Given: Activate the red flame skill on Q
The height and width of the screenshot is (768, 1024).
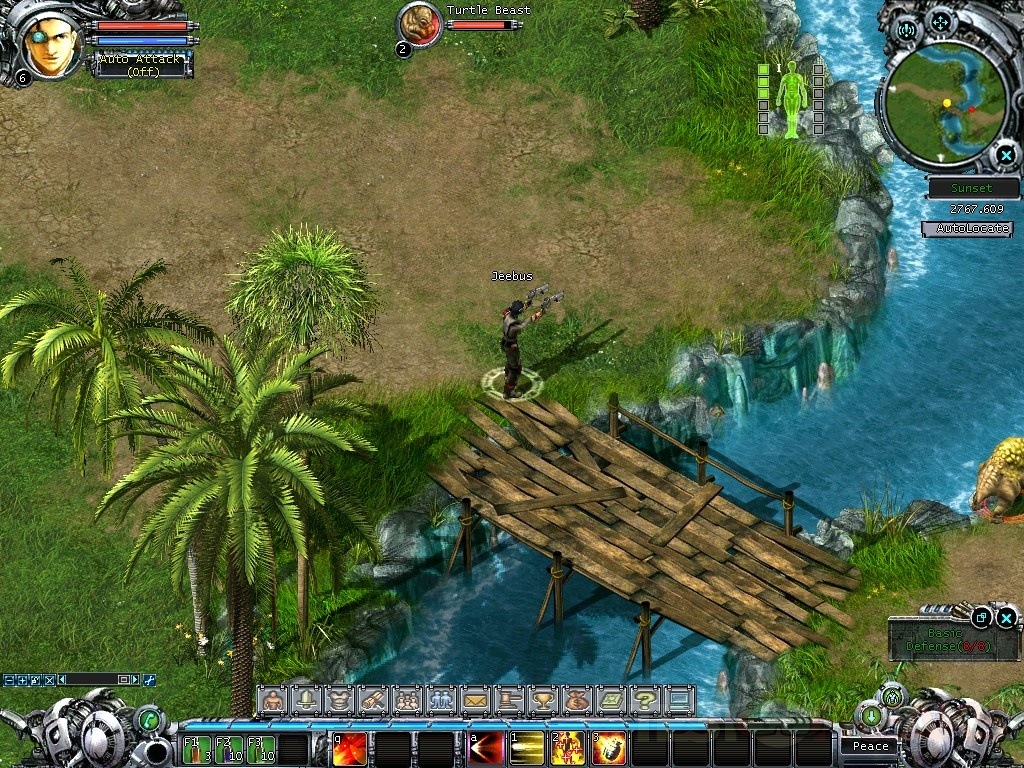Looking at the screenshot, I should coord(350,749).
